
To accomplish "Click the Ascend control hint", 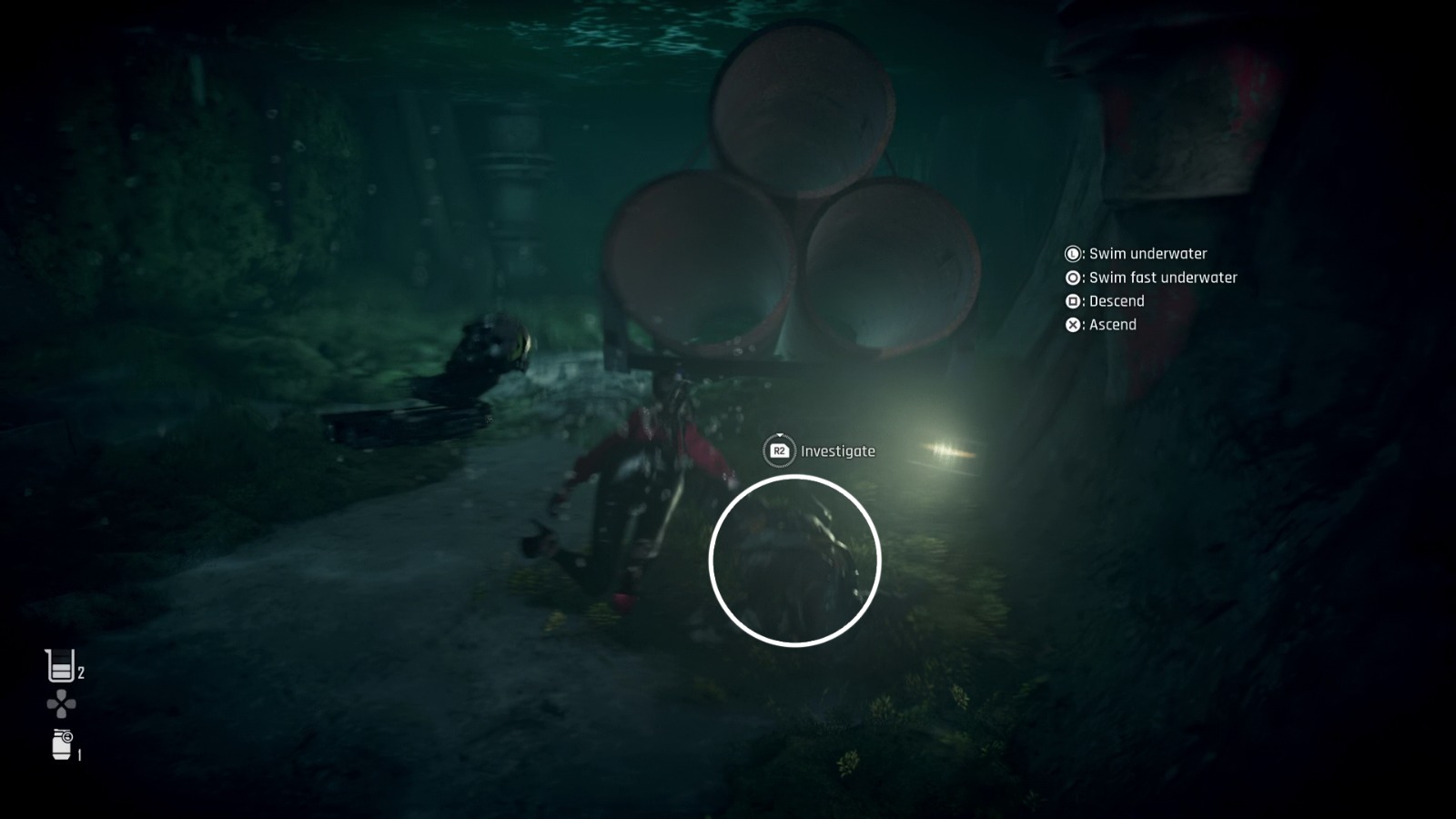I will [1114, 325].
